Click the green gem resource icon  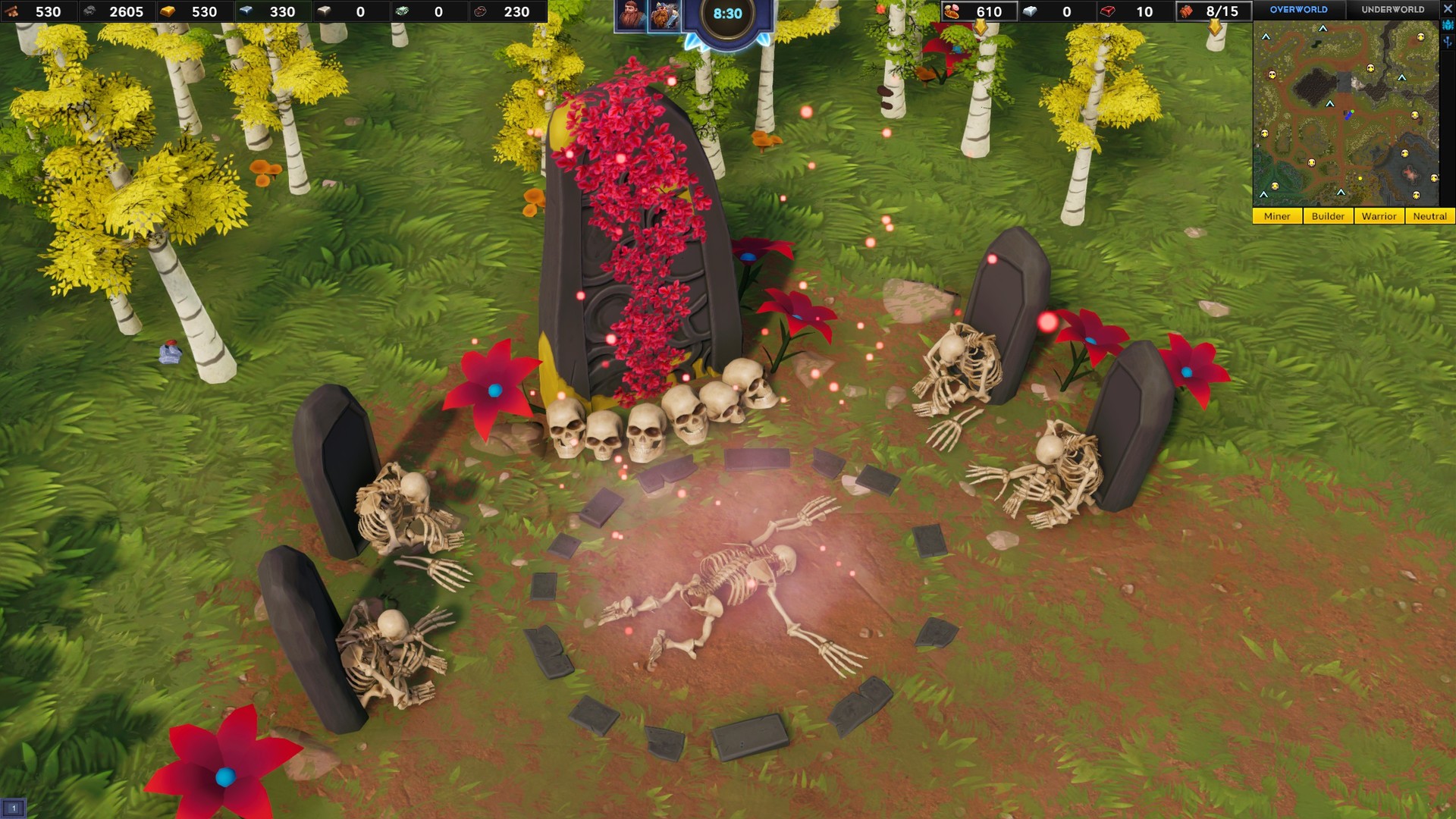(402, 11)
